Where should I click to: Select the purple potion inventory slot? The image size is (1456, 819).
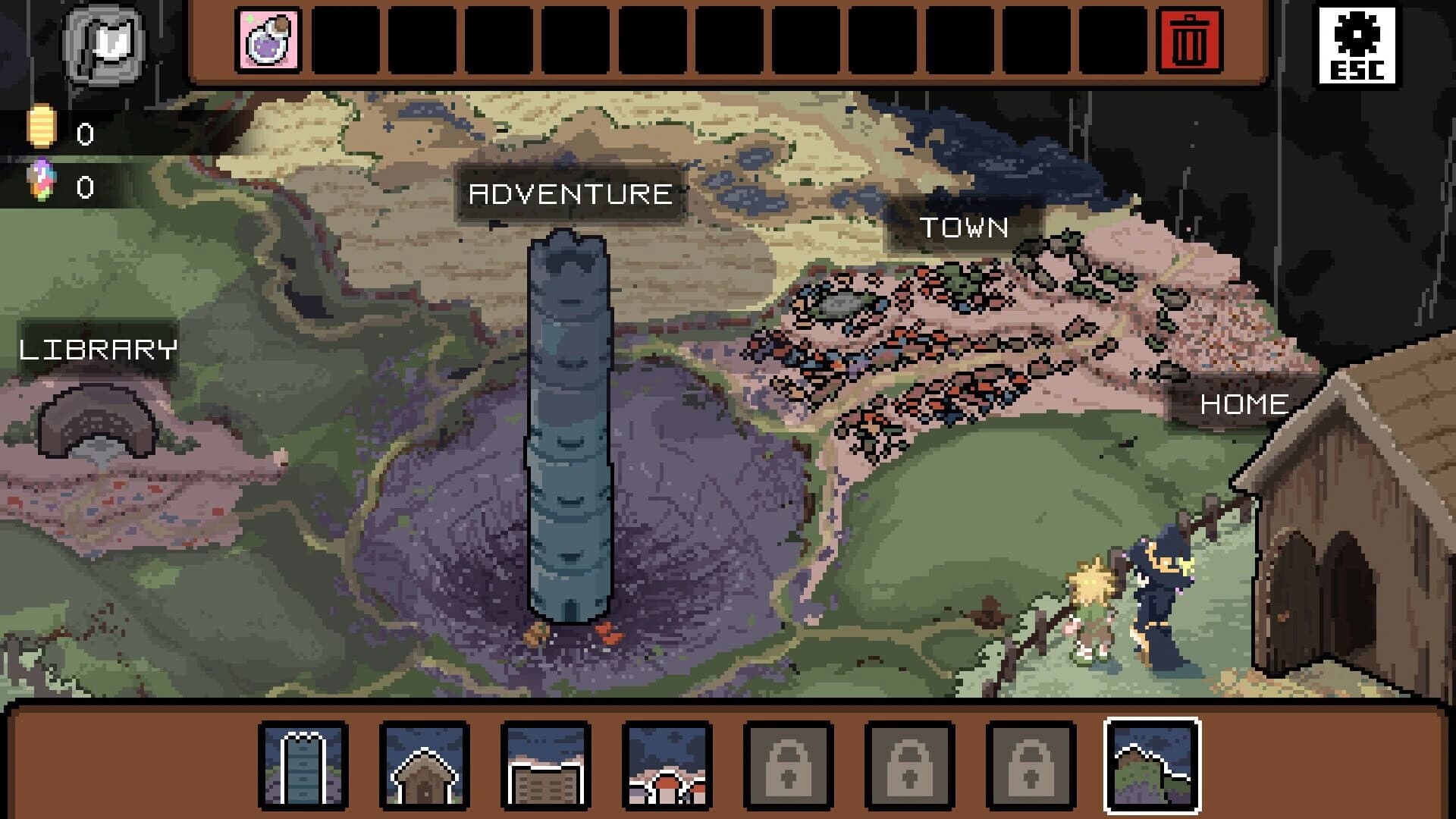[x=268, y=40]
